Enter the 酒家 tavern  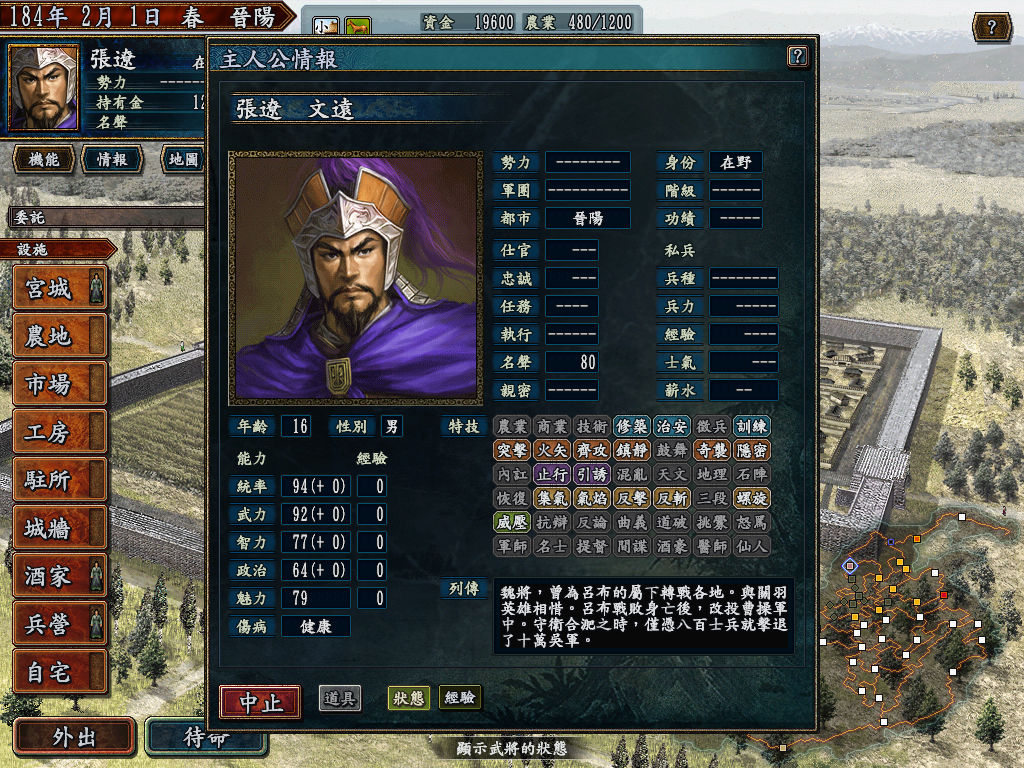point(59,575)
